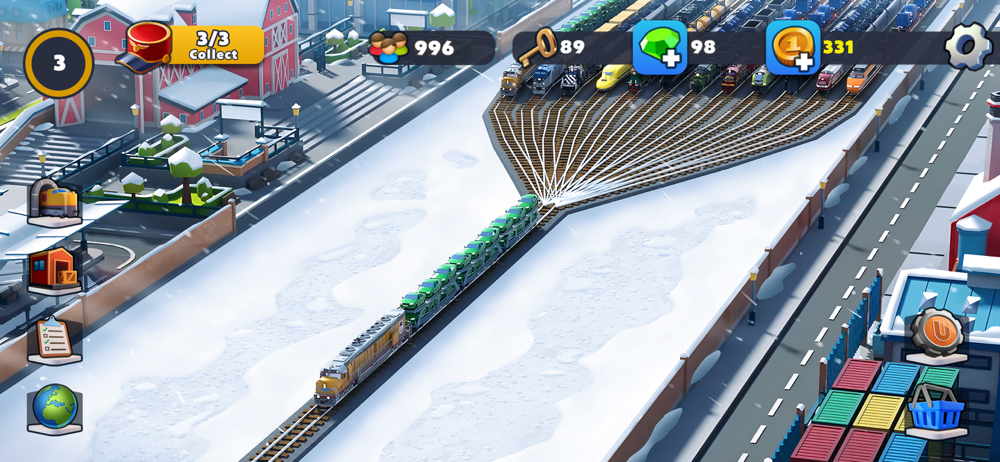The width and height of the screenshot is (1000, 462).
Task: Show the clipboard task list
Action: pyautogui.click(x=55, y=339)
